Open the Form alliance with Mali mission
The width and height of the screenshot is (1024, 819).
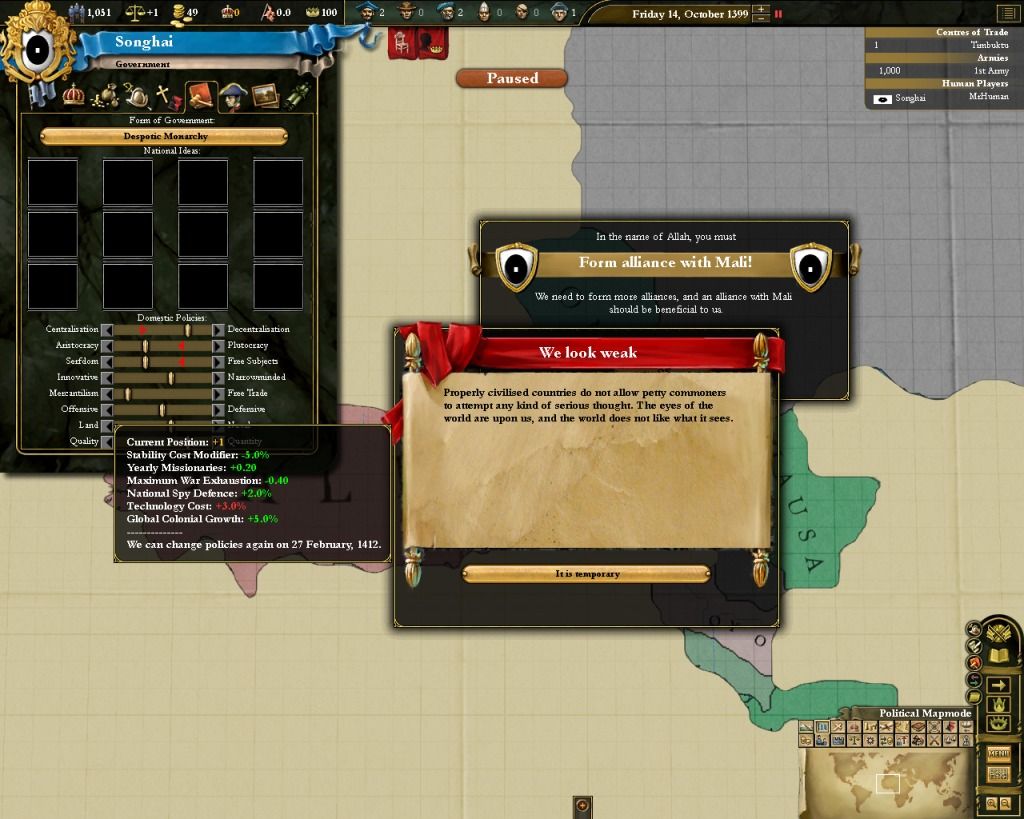(x=665, y=263)
